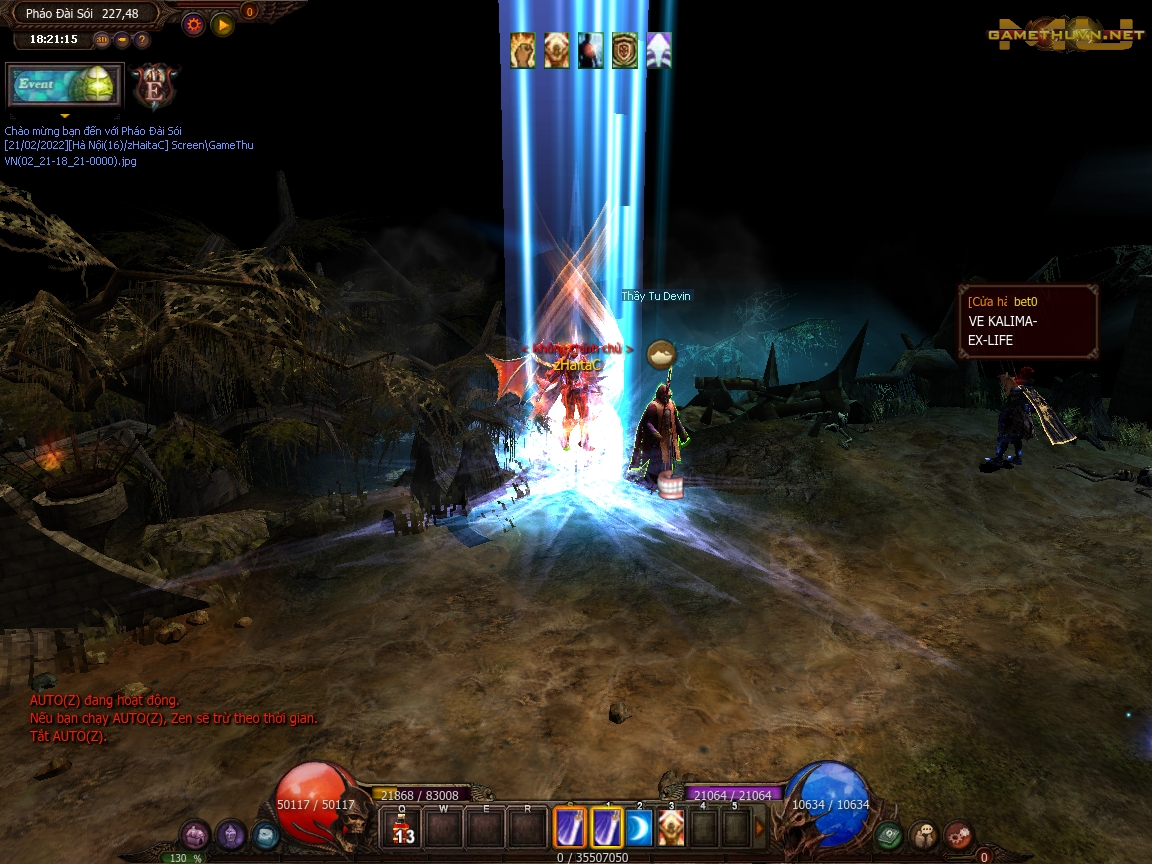Open bet0's VE KALIMA-EX-LIFE shop sign
The width and height of the screenshot is (1152, 864).
coord(1028,321)
